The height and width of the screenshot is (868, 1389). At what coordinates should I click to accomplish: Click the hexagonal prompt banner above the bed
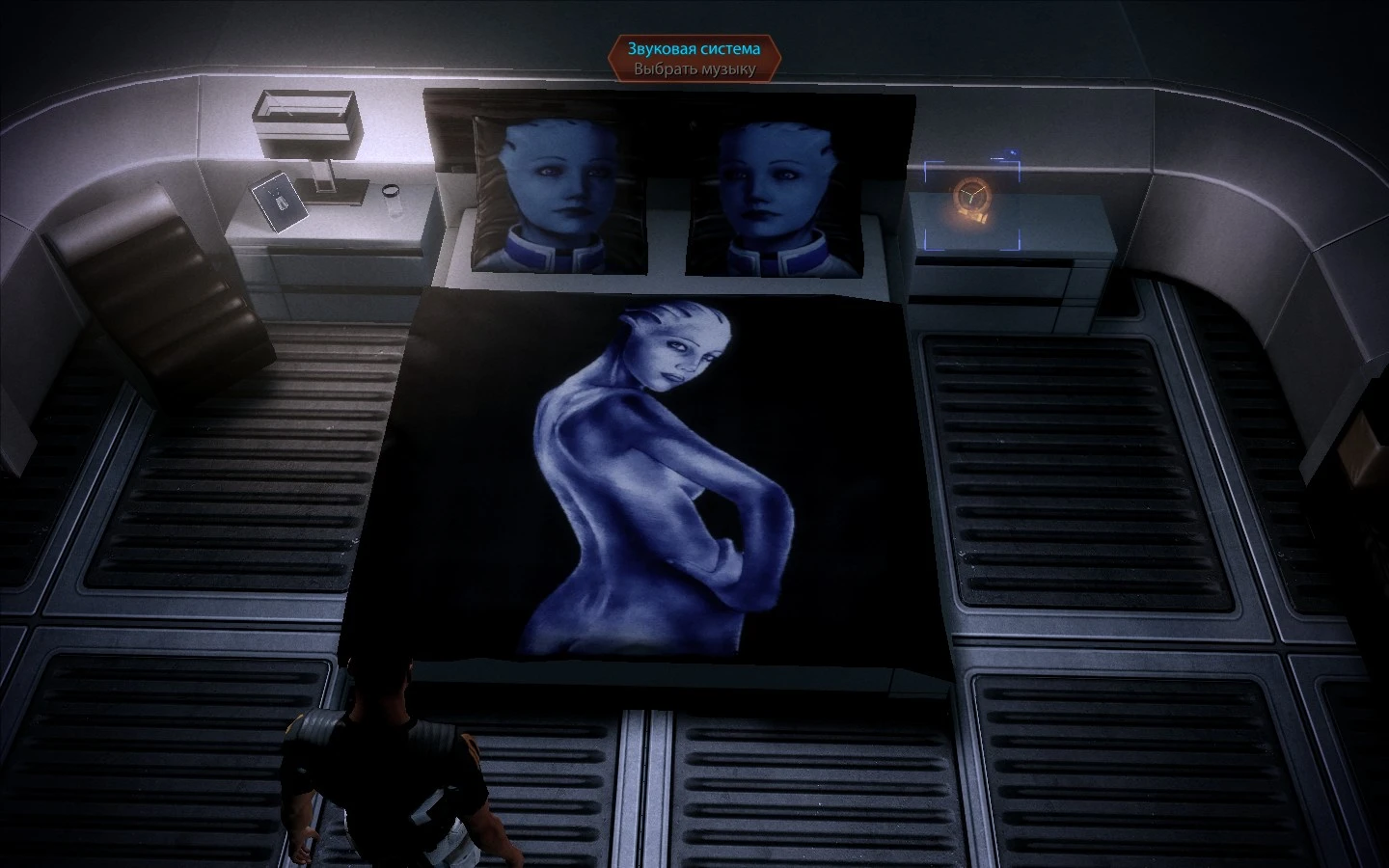point(696,56)
